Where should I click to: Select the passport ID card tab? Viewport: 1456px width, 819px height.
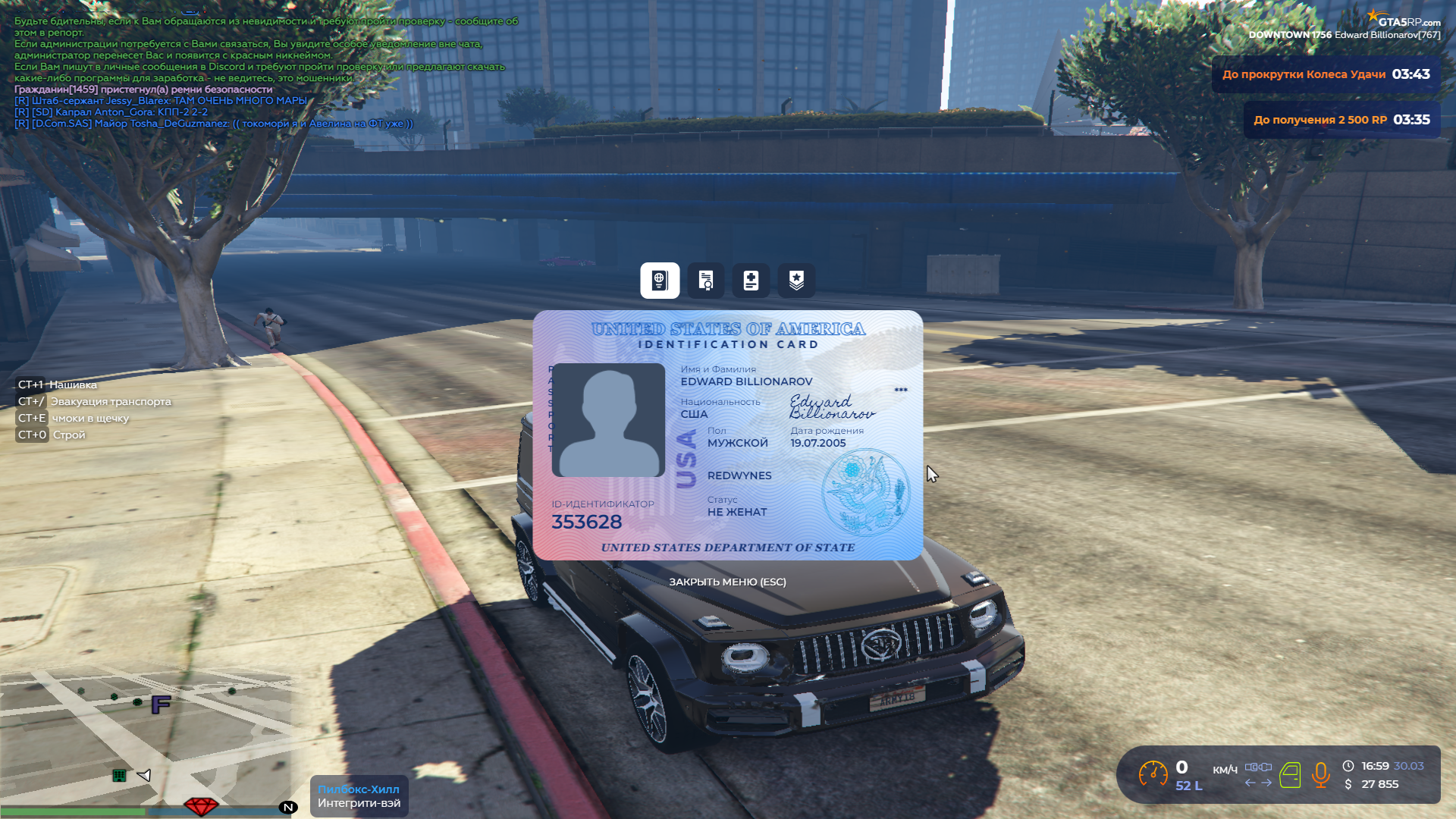(x=660, y=281)
